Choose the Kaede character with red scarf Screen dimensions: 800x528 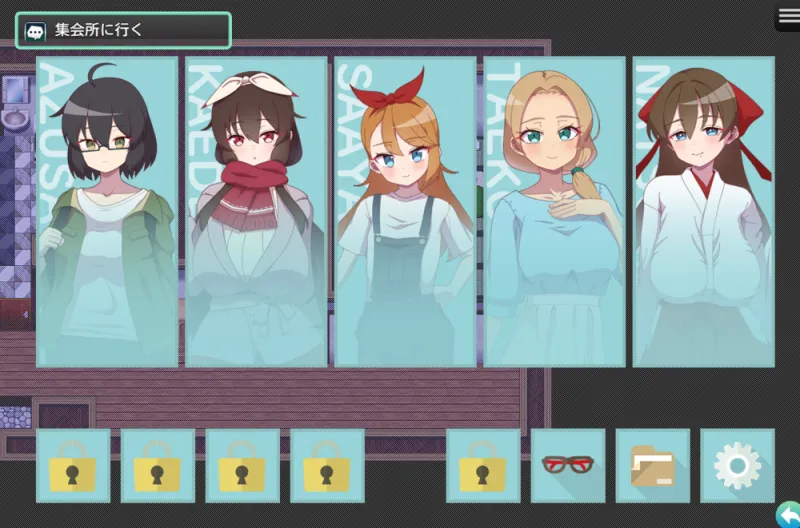point(256,212)
